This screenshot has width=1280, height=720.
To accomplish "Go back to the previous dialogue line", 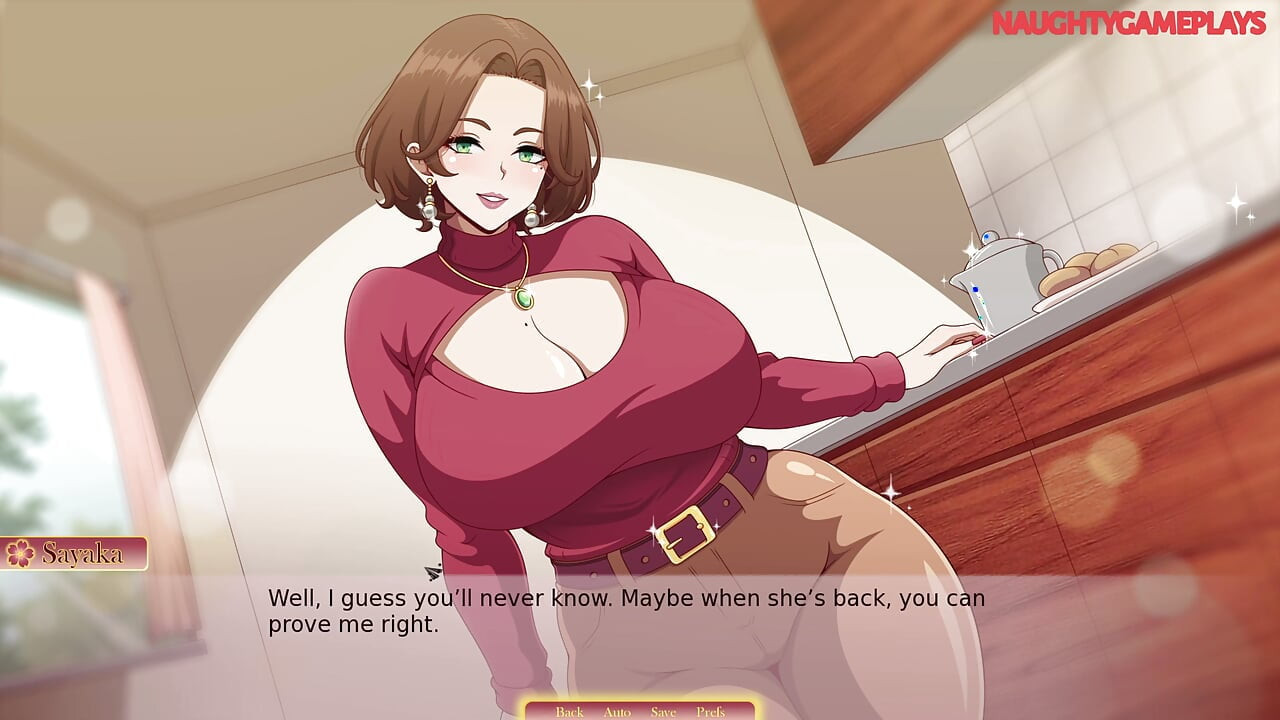I will pyautogui.click(x=569, y=711).
